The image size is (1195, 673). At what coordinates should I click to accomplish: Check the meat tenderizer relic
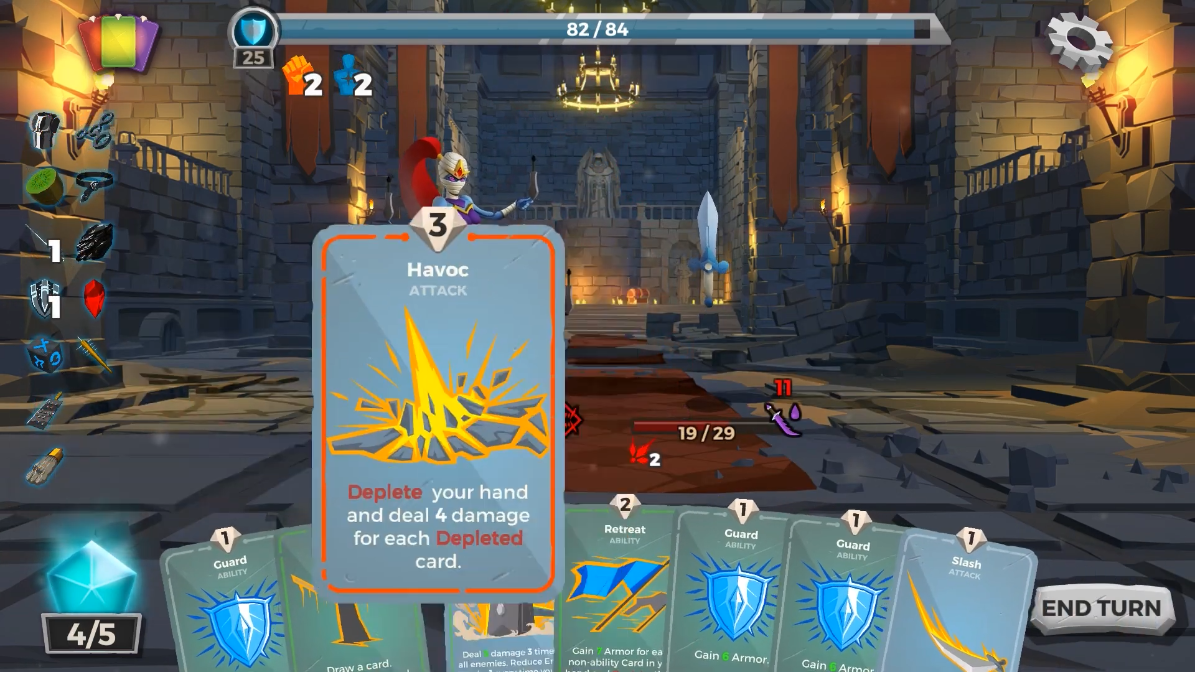point(44,410)
